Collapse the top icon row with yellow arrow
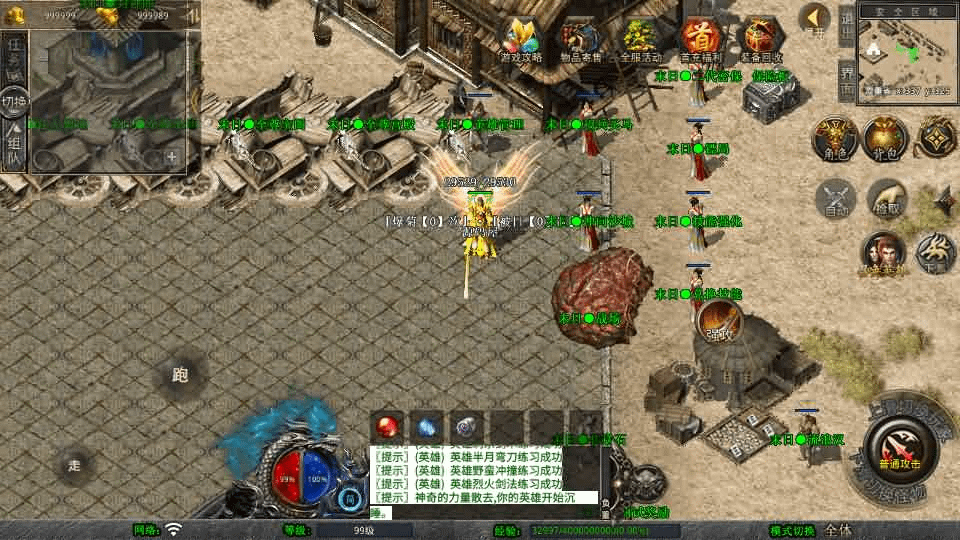The width and height of the screenshot is (960, 540). (816, 18)
